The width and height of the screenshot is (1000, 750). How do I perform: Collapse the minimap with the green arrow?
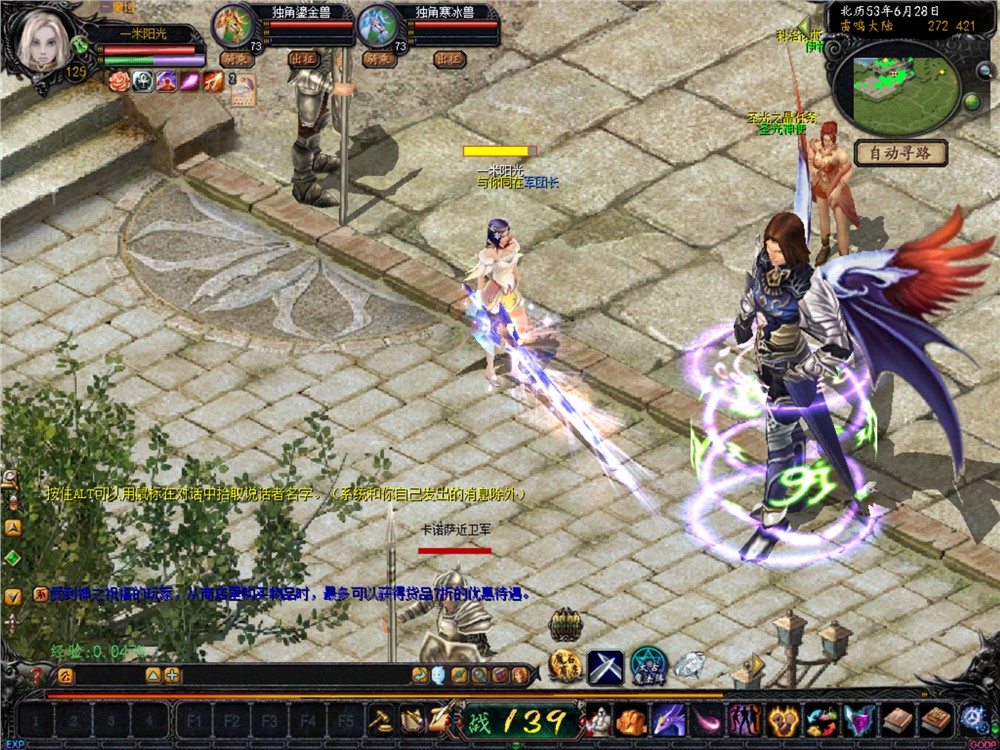[x=805, y=27]
